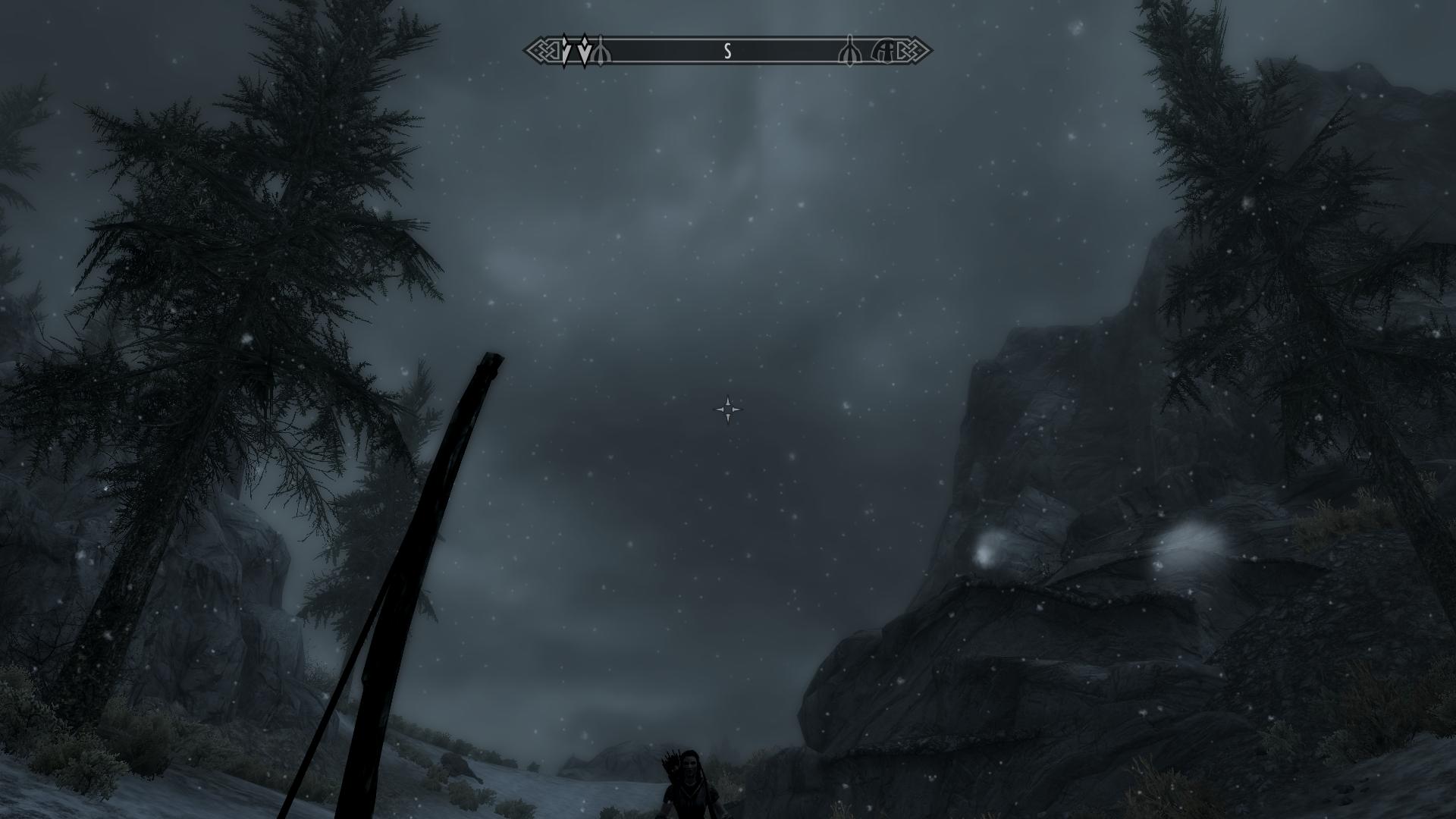1456x819 pixels.
Task: Click the compass bar
Action: (x=727, y=52)
